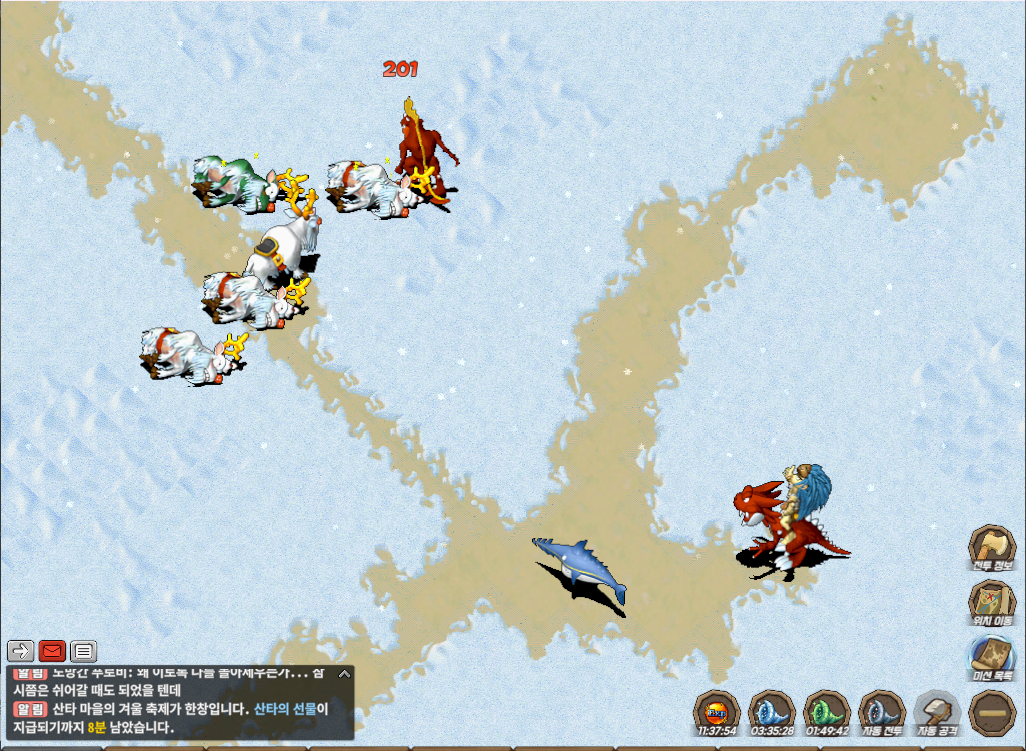Open the chat log list button
This screenshot has height=751, width=1026.
click(x=84, y=652)
